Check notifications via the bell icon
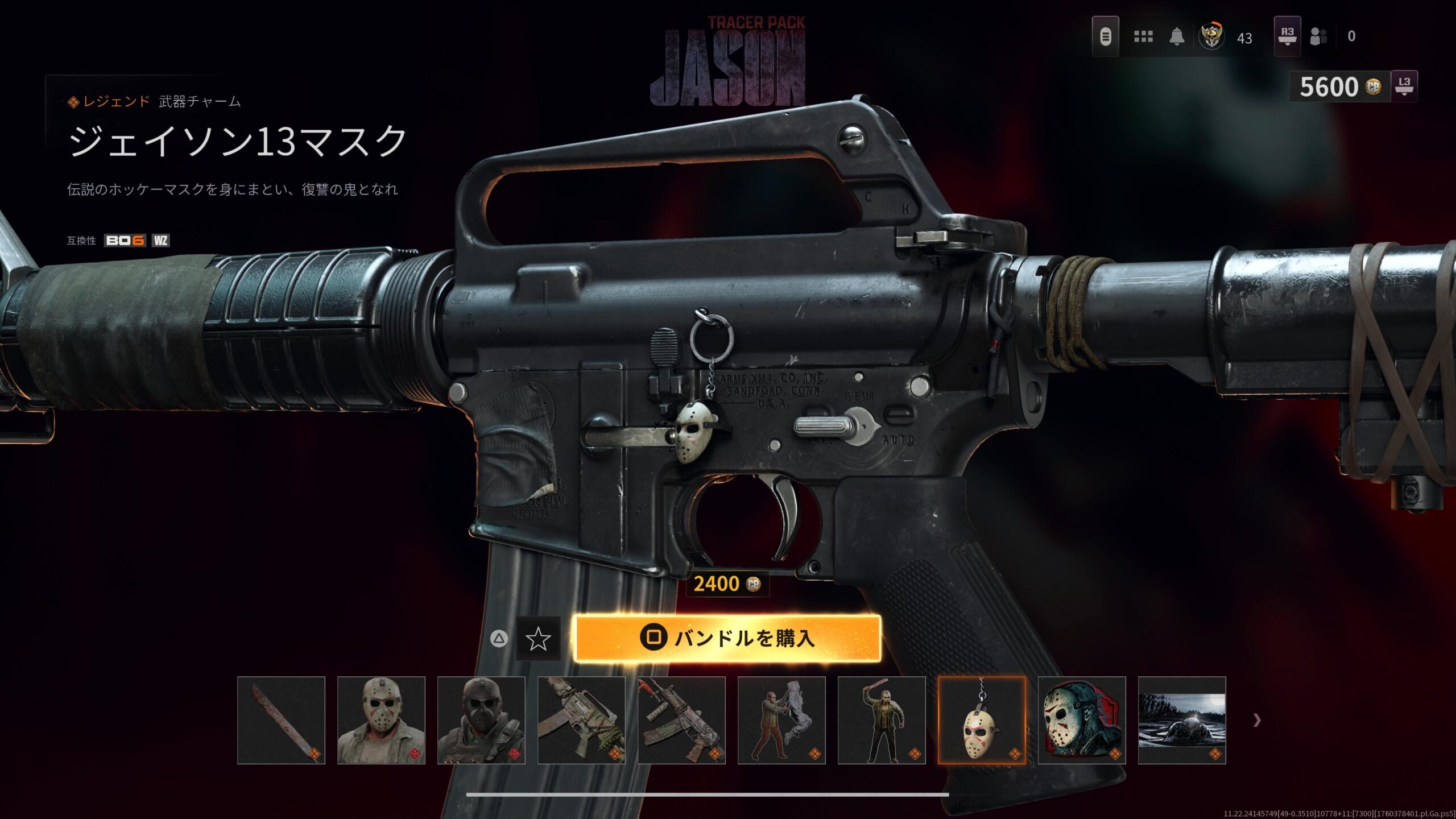The width and height of the screenshot is (1456, 819). point(1177,37)
